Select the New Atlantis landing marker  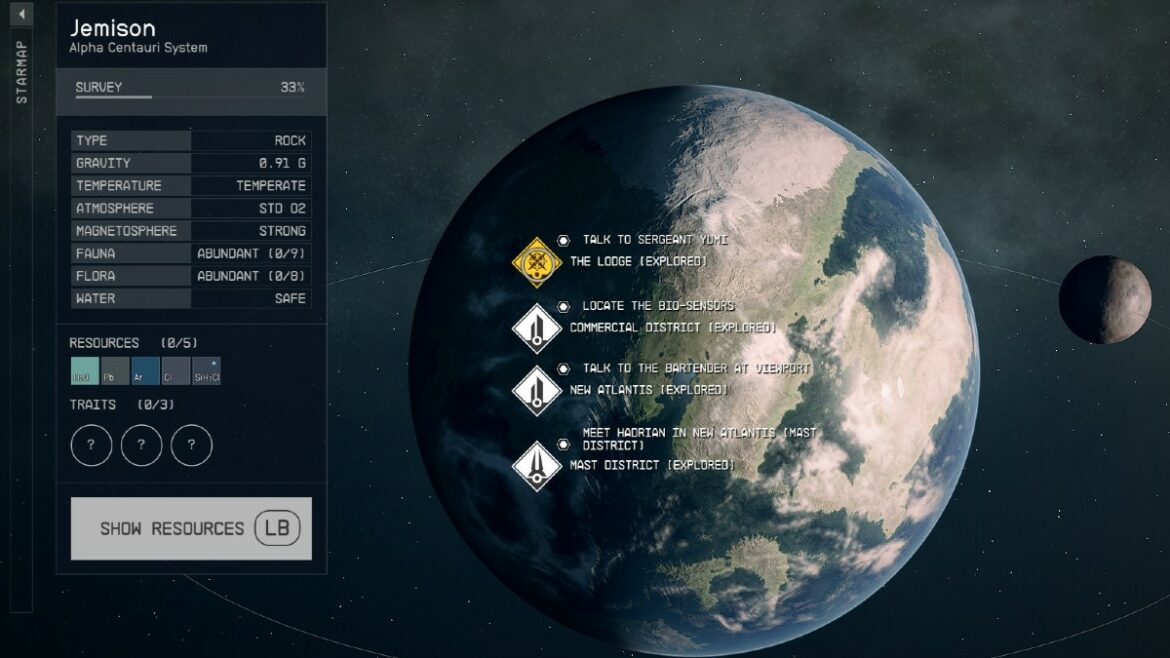(536, 390)
